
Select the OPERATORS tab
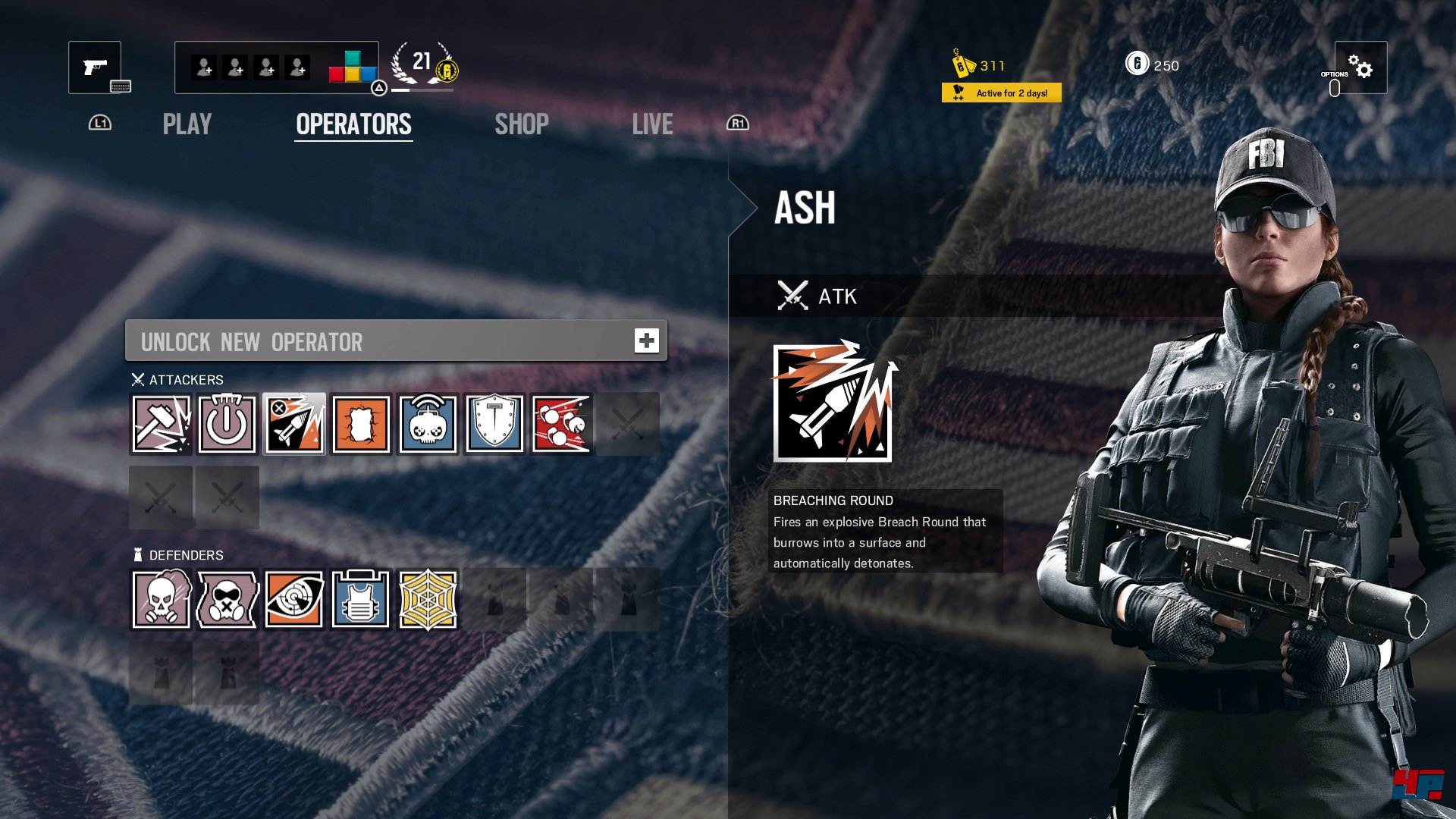[353, 124]
